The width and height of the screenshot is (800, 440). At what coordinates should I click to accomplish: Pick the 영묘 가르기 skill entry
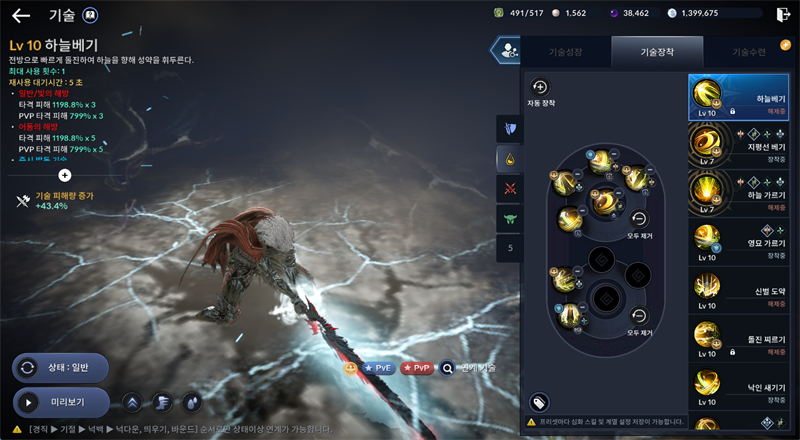tap(738, 245)
